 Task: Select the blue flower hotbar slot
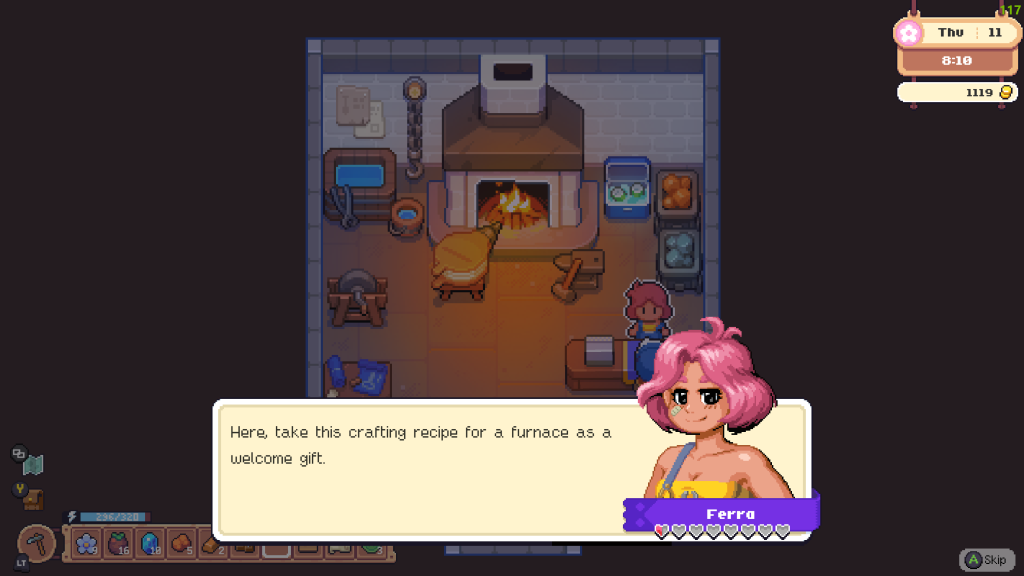point(87,544)
